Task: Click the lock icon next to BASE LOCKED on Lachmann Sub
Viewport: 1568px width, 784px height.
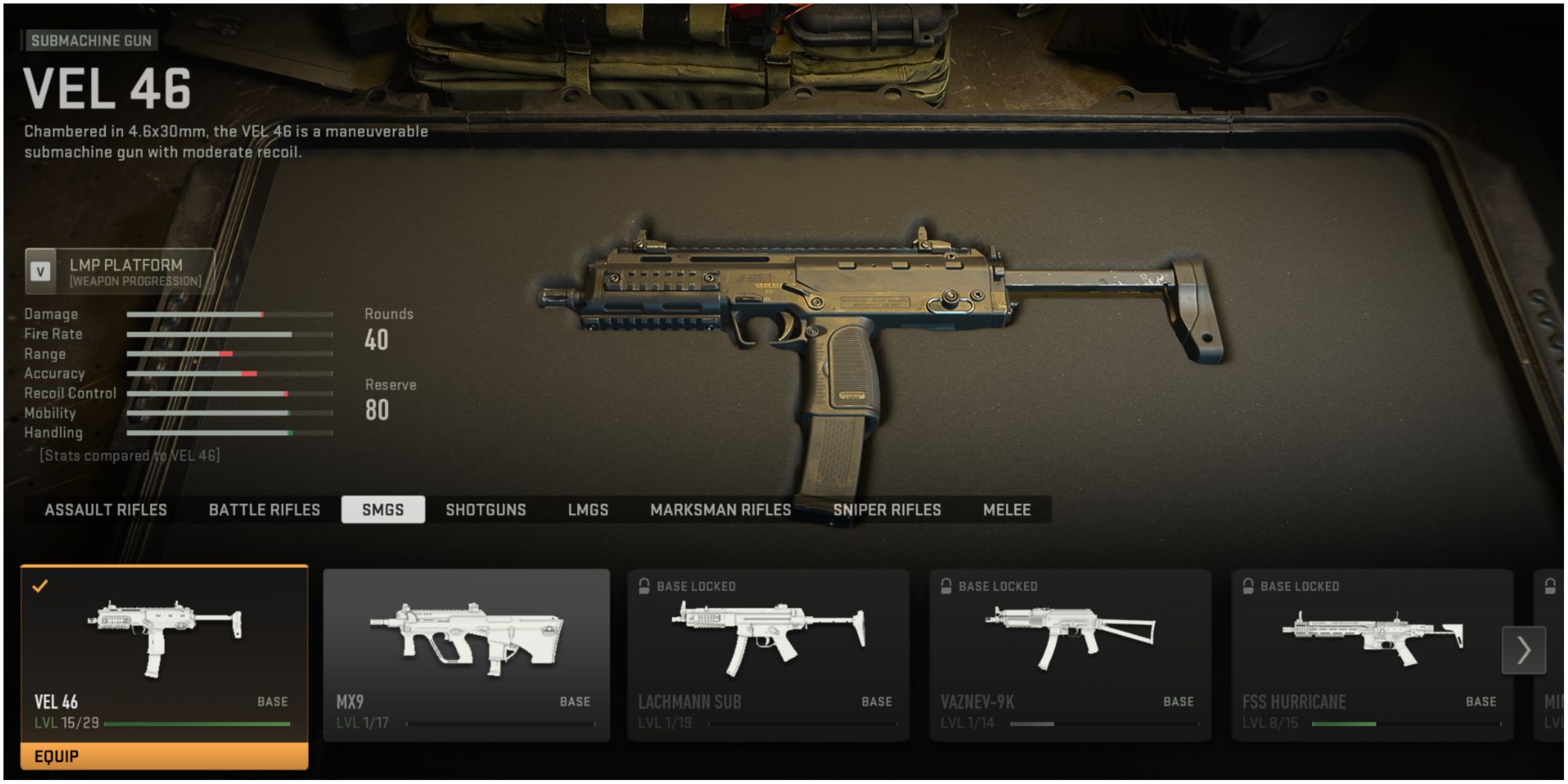Action: pyautogui.click(x=644, y=585)
